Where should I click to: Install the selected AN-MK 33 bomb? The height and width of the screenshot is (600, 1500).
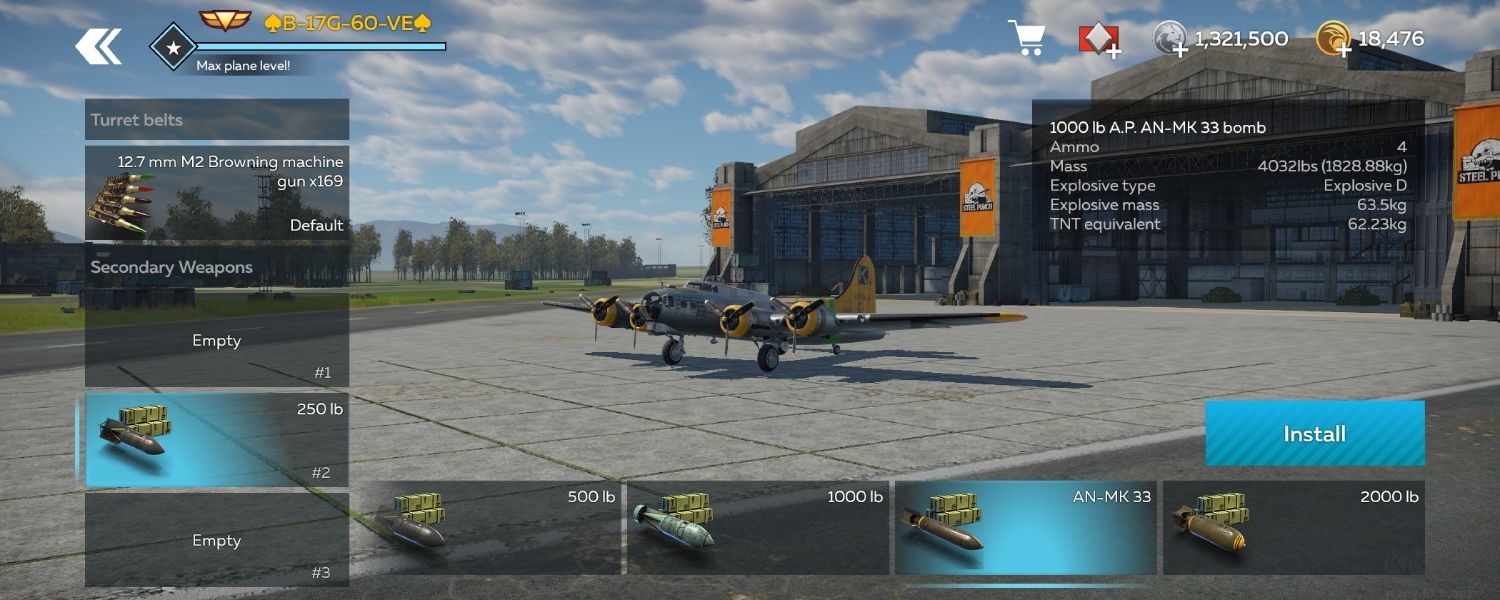pos(1314,433)
